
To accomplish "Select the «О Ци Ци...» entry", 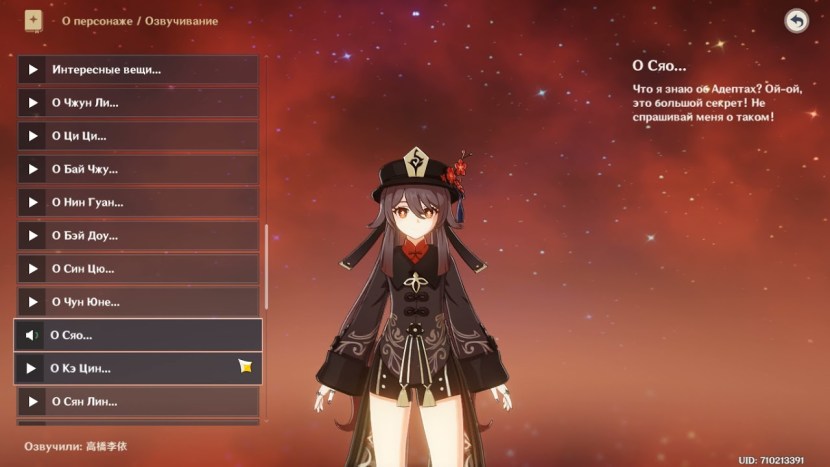I will (x=138, y=136).
